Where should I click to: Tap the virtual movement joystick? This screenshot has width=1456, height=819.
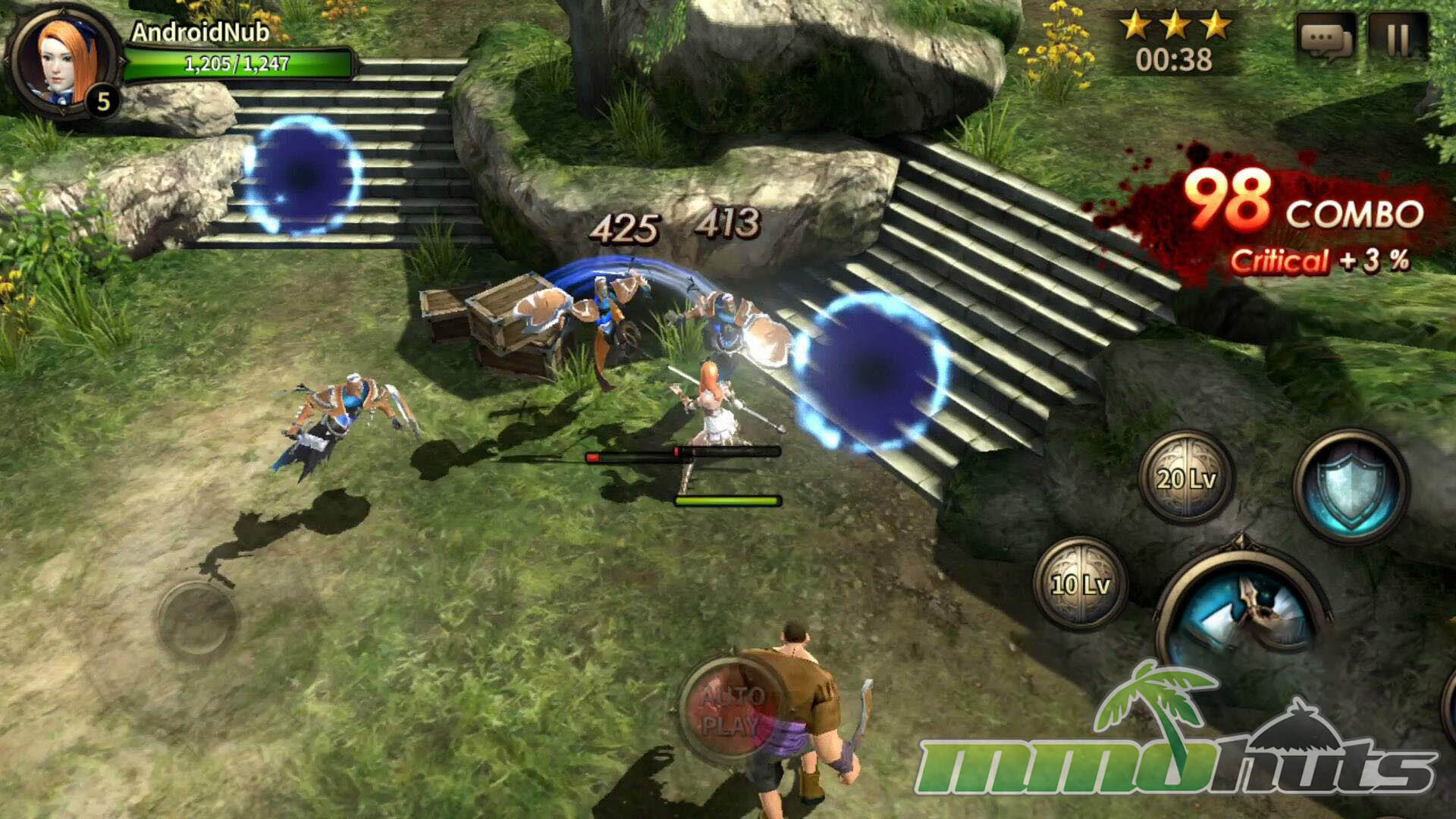pos(196,620)
